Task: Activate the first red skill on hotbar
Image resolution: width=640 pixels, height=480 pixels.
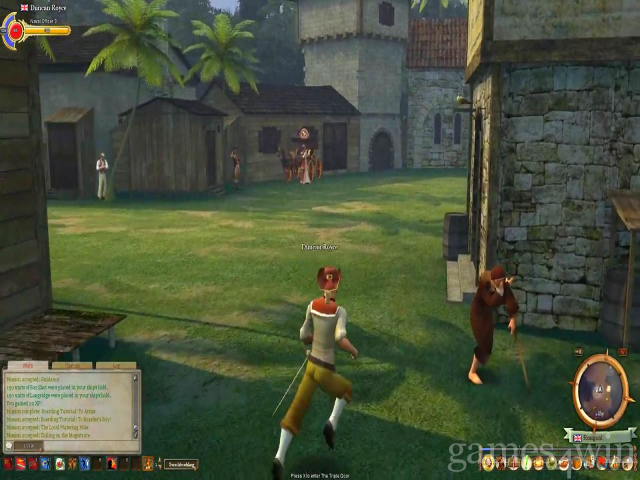Action: 8,464
